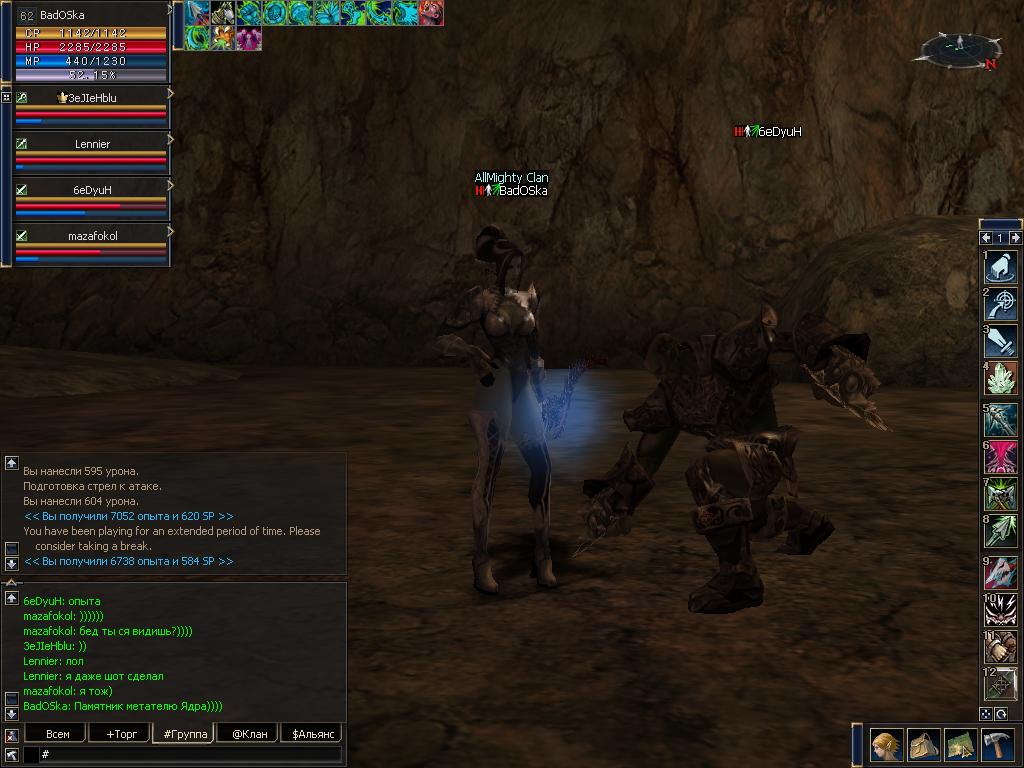Click the chat message input field
1024x768 pixels.
(x=190, y=755)
